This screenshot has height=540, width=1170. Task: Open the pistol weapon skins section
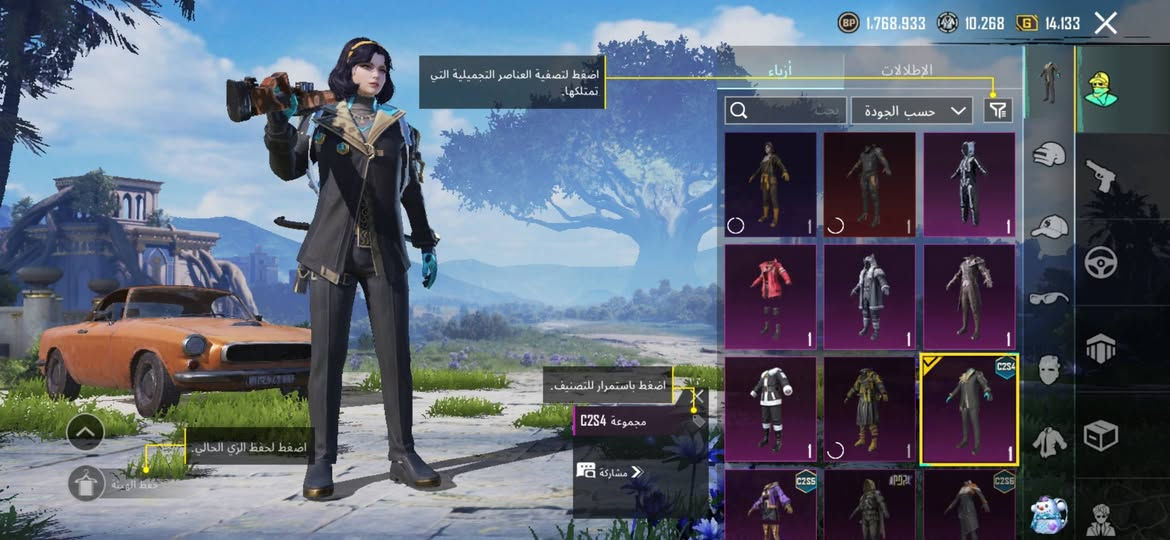pos(1101,176)
